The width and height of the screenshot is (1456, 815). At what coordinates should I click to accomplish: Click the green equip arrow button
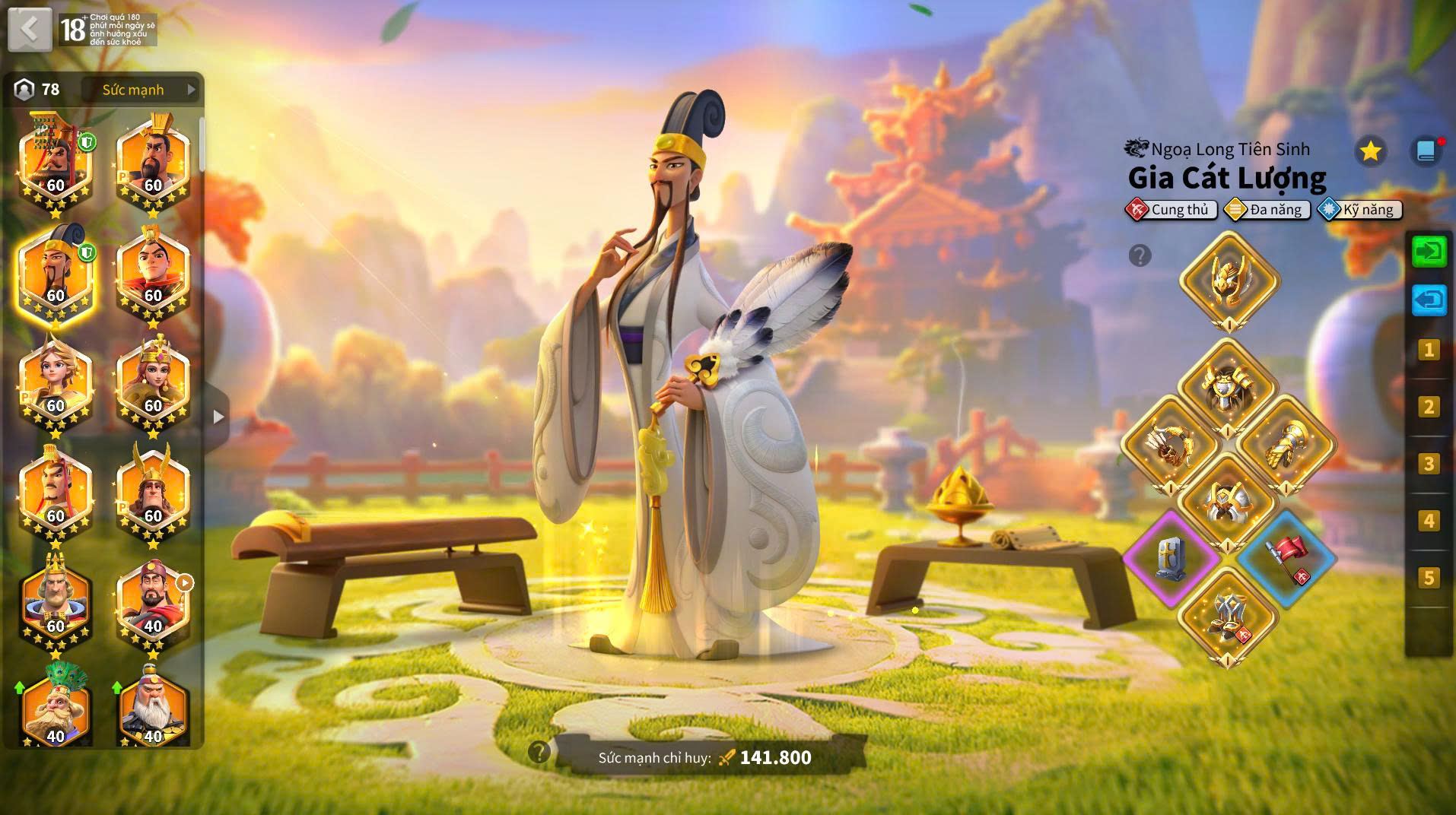click(1429, 251)
